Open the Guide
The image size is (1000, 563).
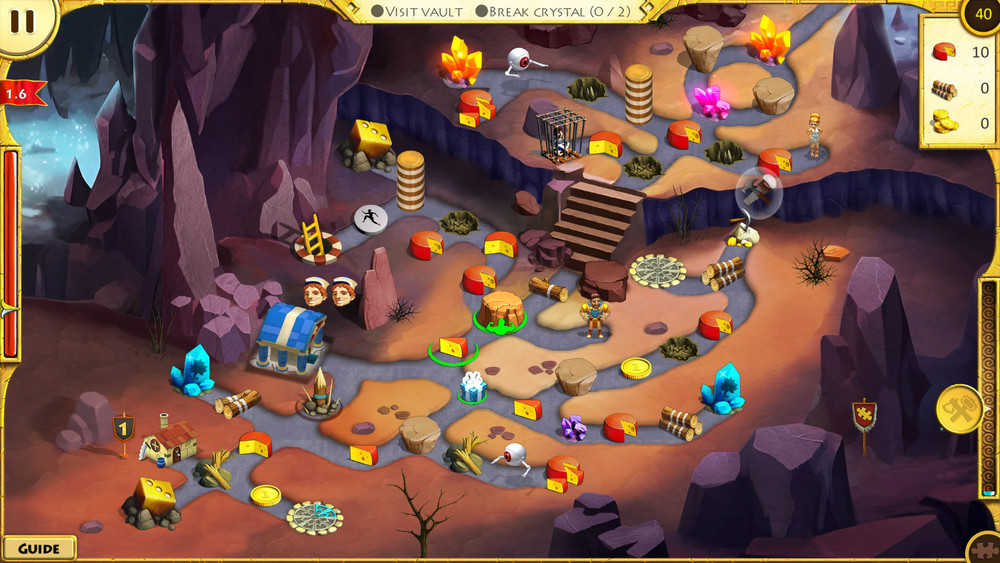click(x=39, y=548)
